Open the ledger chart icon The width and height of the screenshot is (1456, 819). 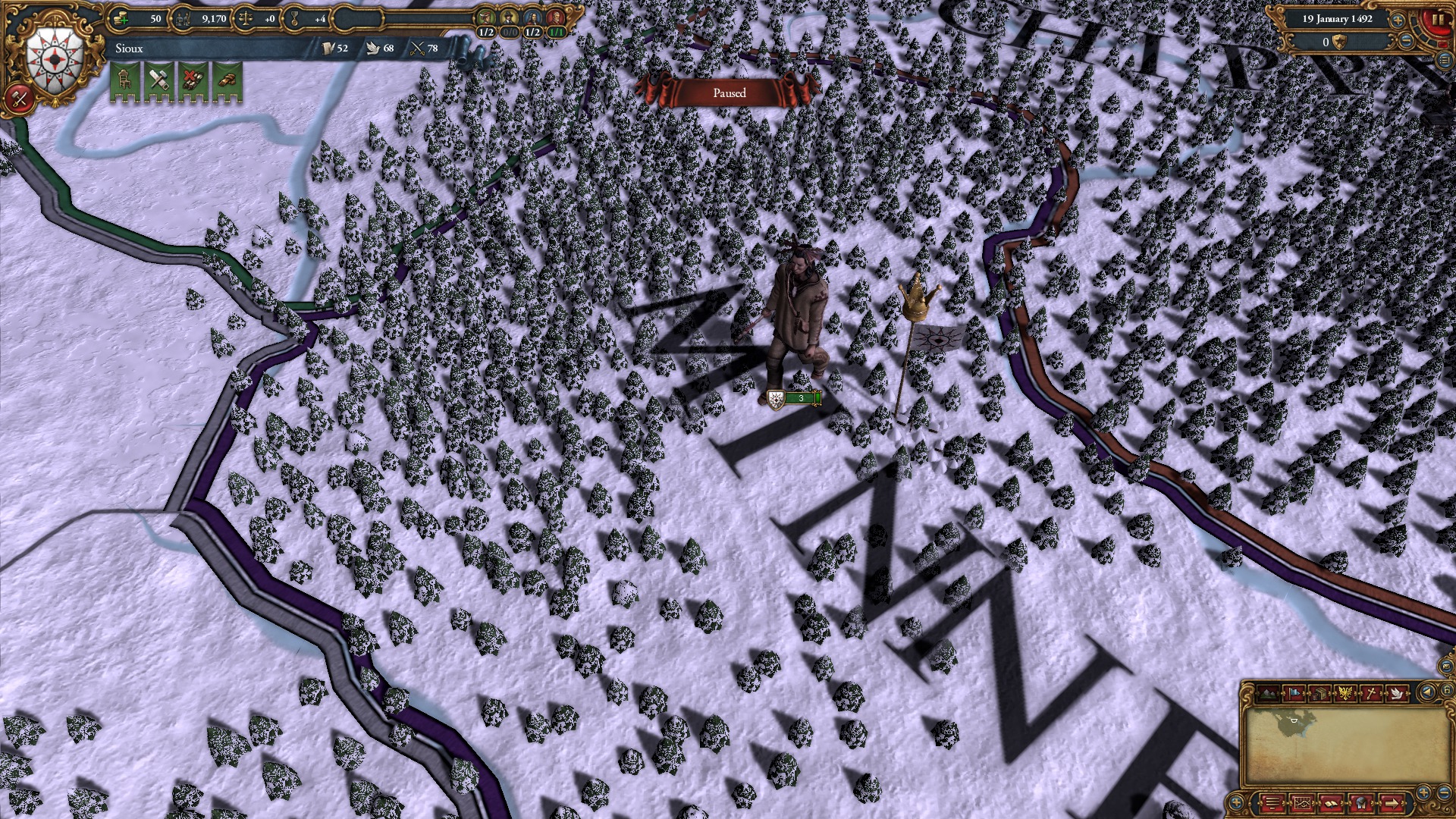pyautogui.click(x=1303, y=804)
